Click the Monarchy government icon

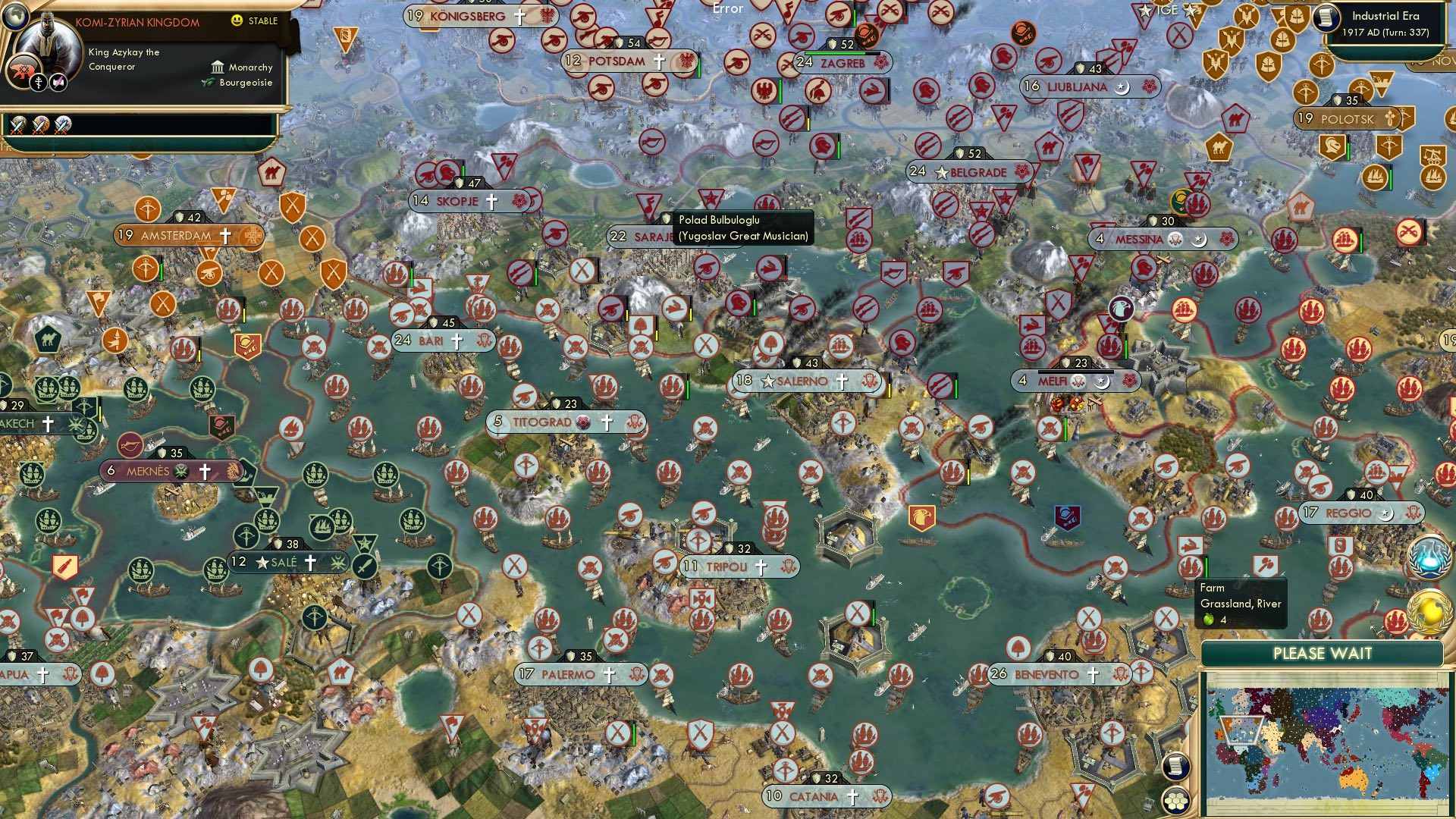pyautogui.click(x=218, y=67)
